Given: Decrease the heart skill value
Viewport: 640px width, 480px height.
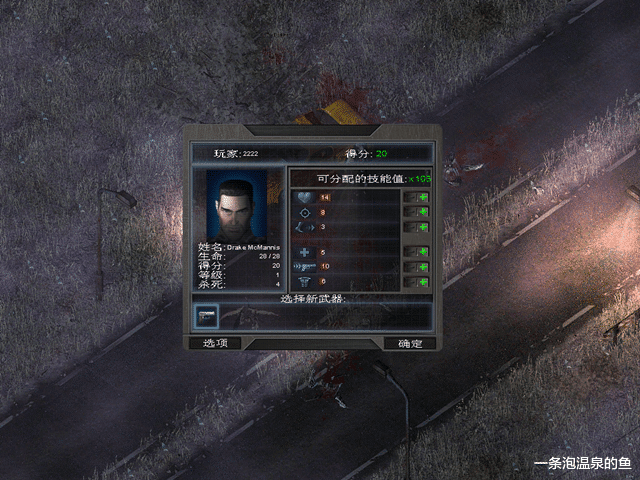Looking at the screenshot, I should tap(410, 197).
